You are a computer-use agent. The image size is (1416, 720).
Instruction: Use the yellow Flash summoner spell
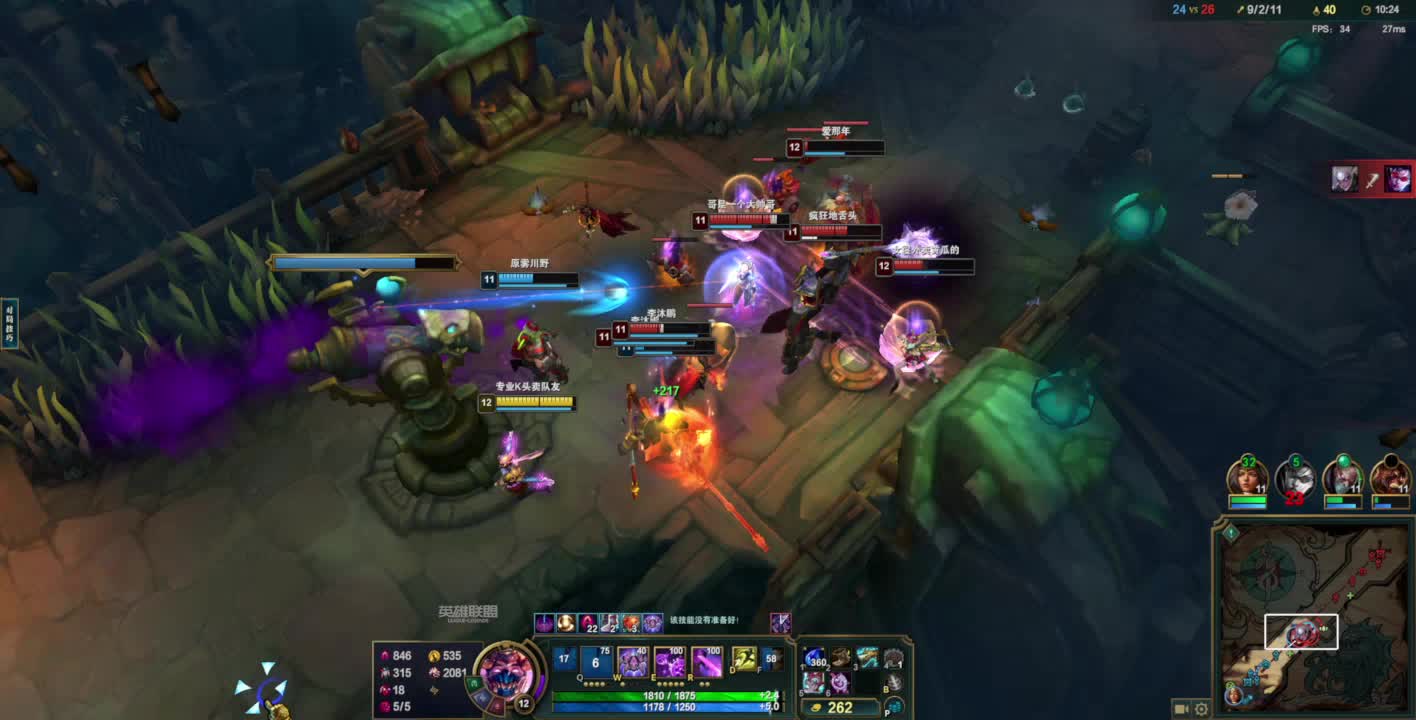[x=744, y=659]
